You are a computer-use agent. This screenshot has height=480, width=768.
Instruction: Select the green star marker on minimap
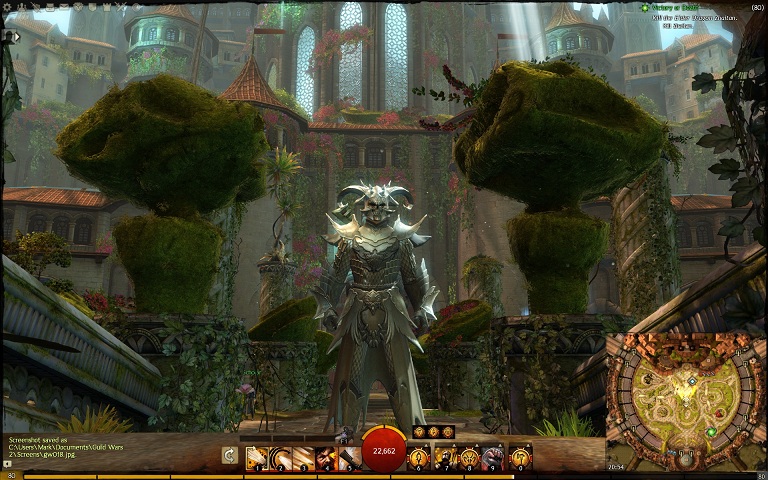[711, 432]
